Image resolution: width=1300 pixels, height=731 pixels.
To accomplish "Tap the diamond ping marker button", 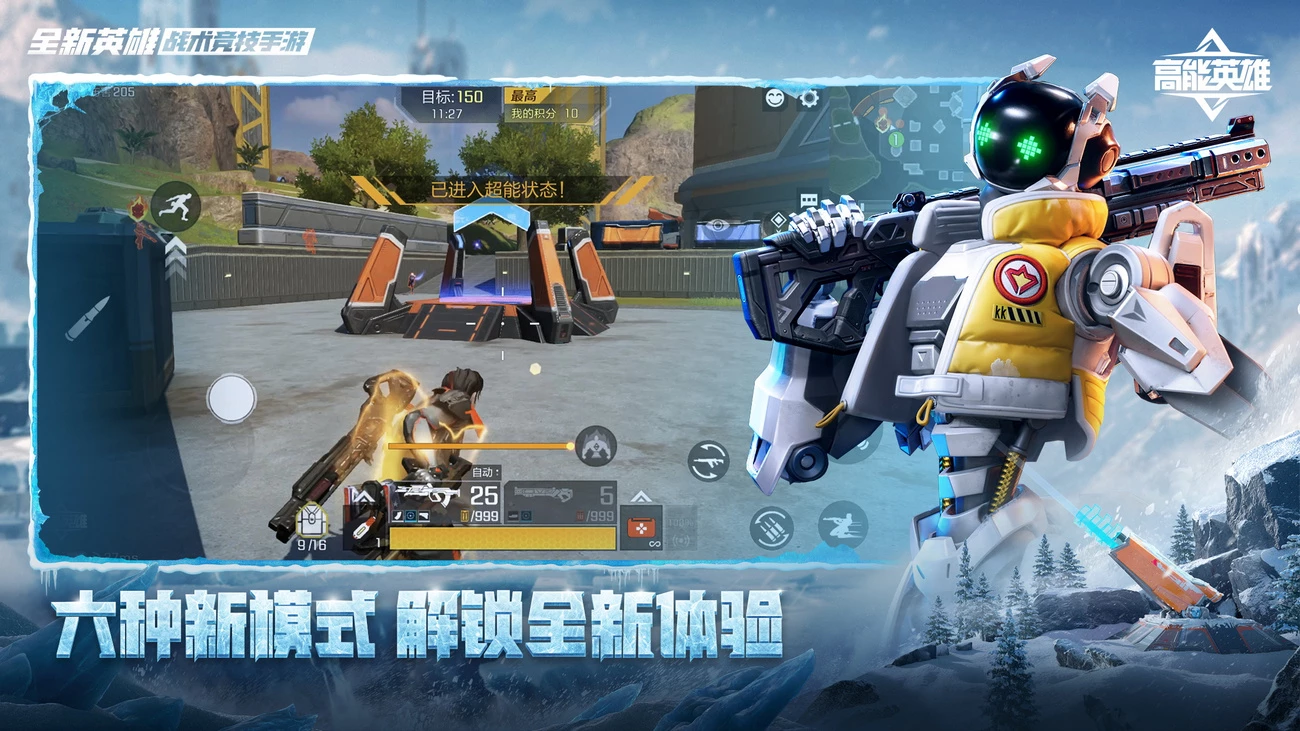I will [778, 221].
